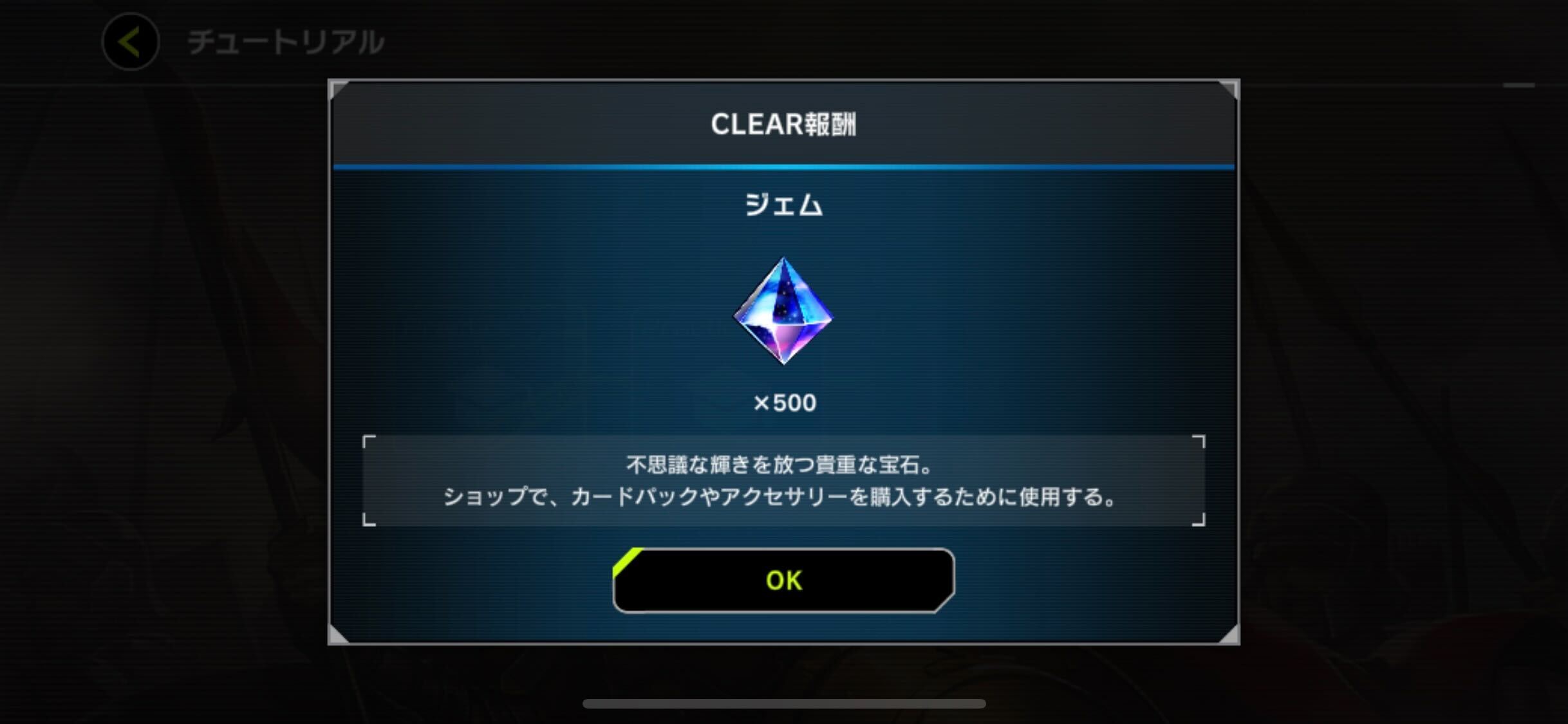Image resolution: width=1568 pixels, height=724 pixels.
Task: Click the OK button at the dialog bottom
Action: click(x=784, y=580)
